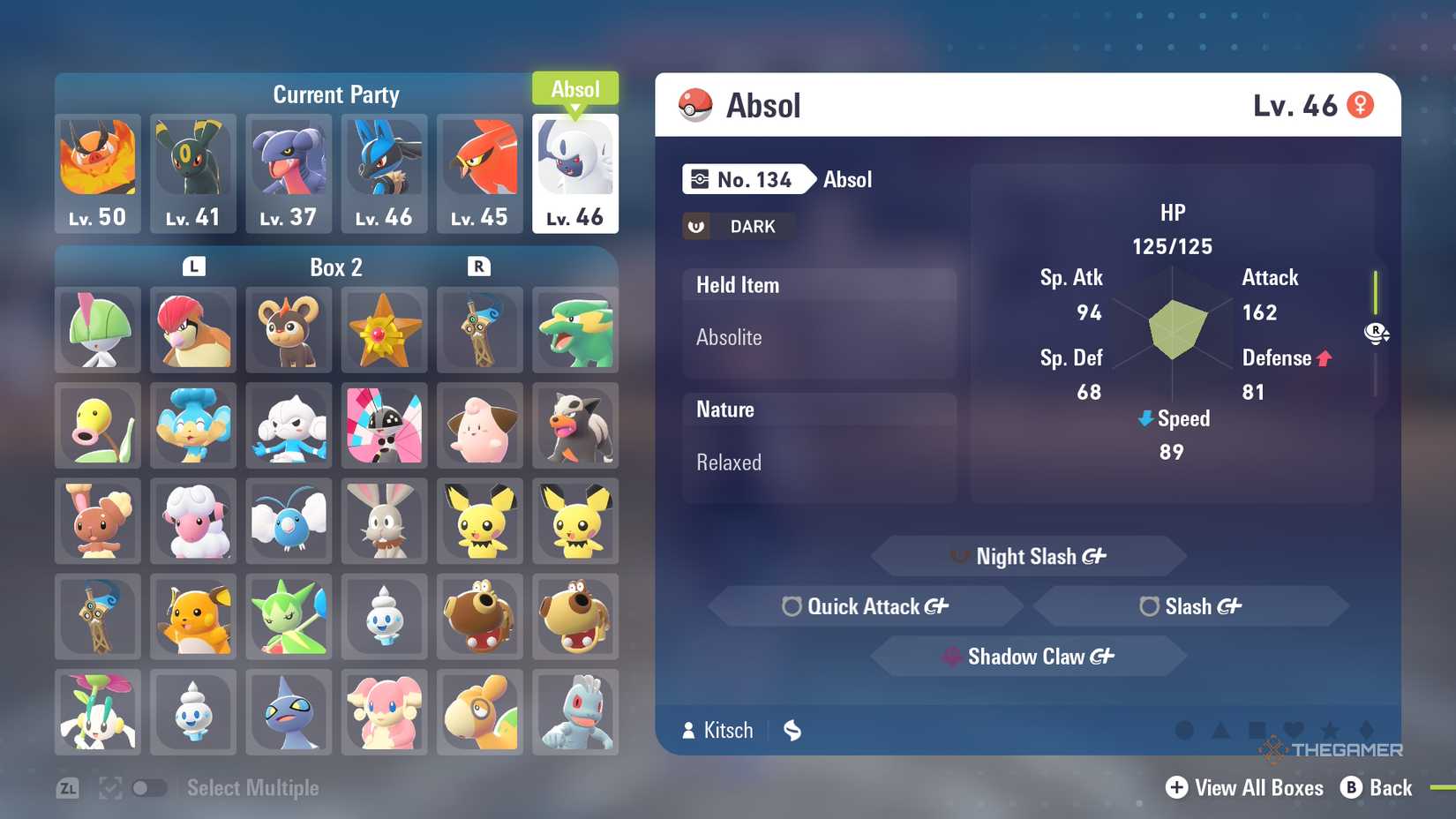Choose the Lv. 45 Talonflame party slot
The image size is (1456, 819).
(x=479, y=173)
